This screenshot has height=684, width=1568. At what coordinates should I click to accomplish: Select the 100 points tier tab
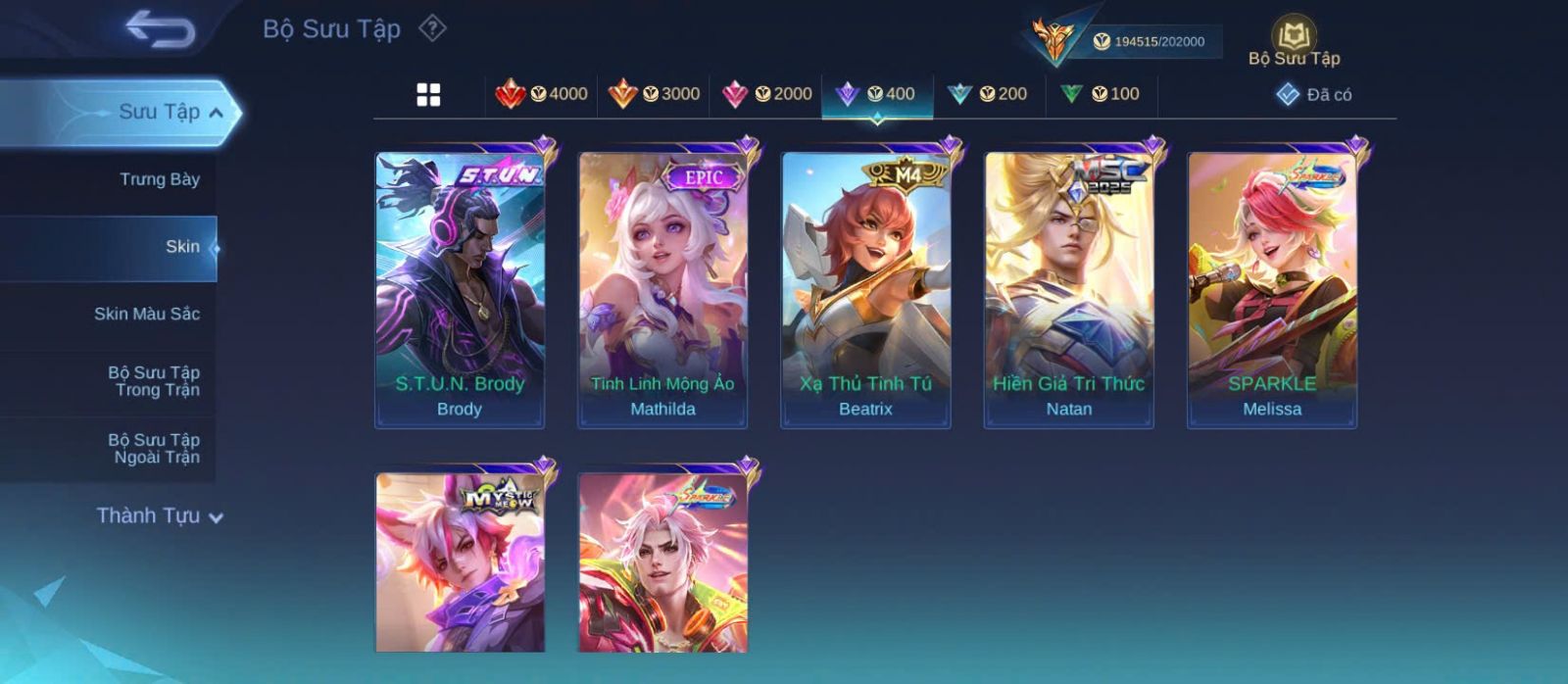coord(1101,94)
